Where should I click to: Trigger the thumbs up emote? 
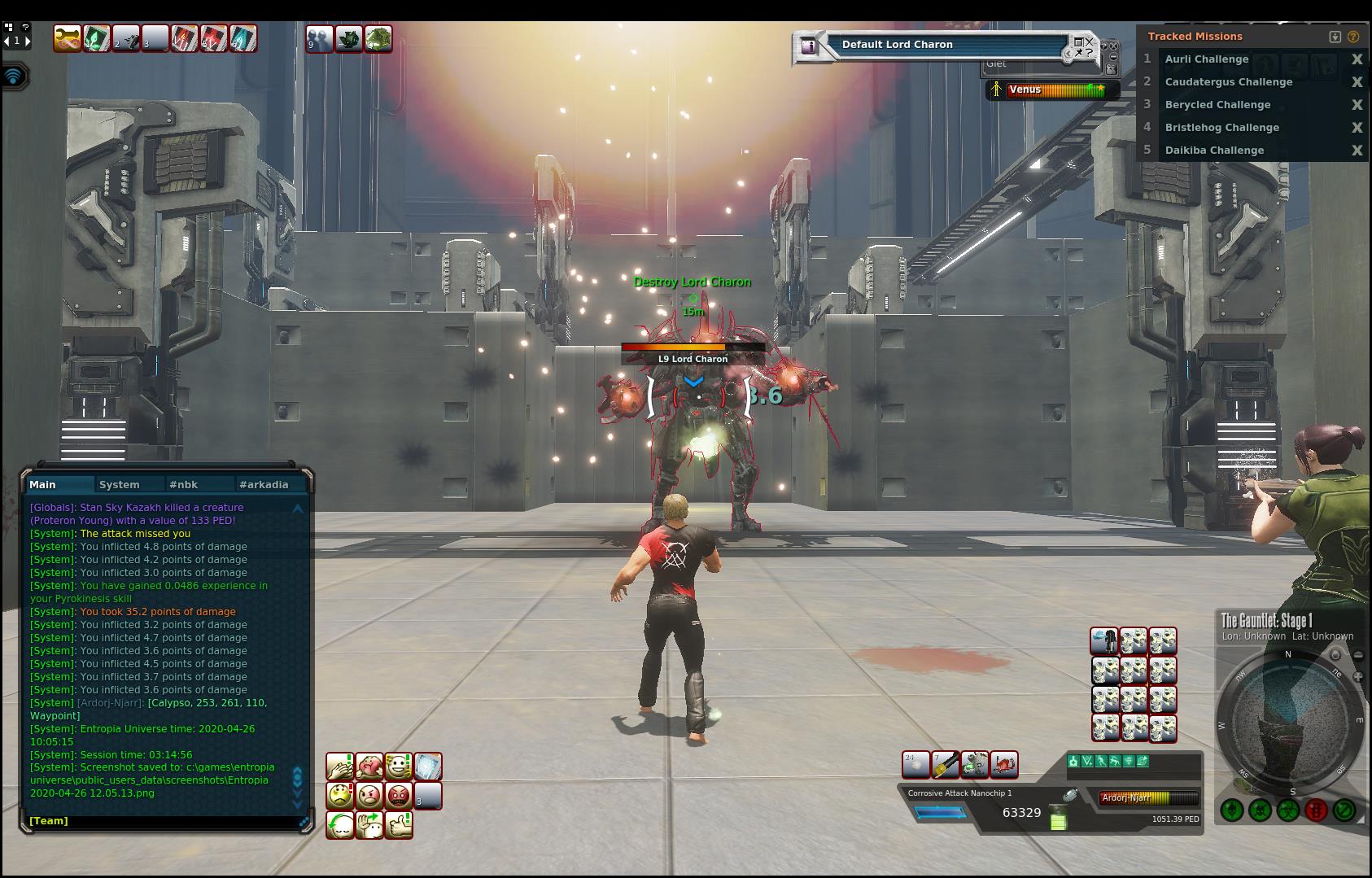pos(398,825)
